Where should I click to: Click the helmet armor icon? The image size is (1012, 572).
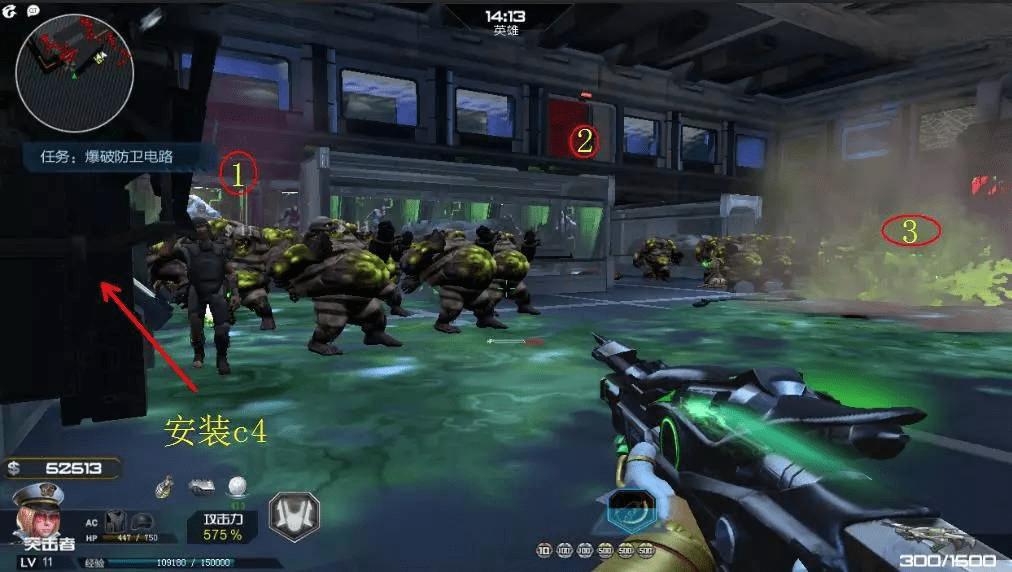pos(143,522)
